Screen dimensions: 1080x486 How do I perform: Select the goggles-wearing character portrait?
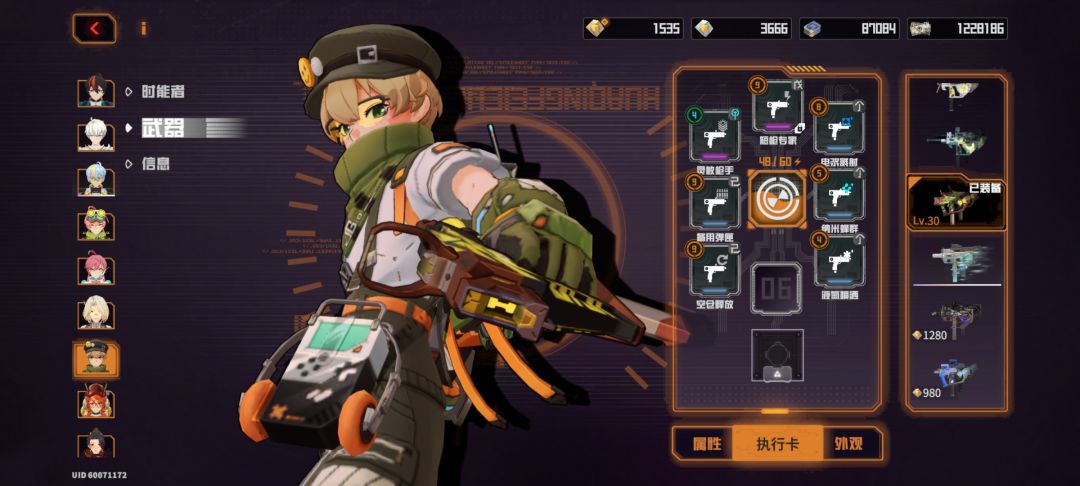click(96, 224)
